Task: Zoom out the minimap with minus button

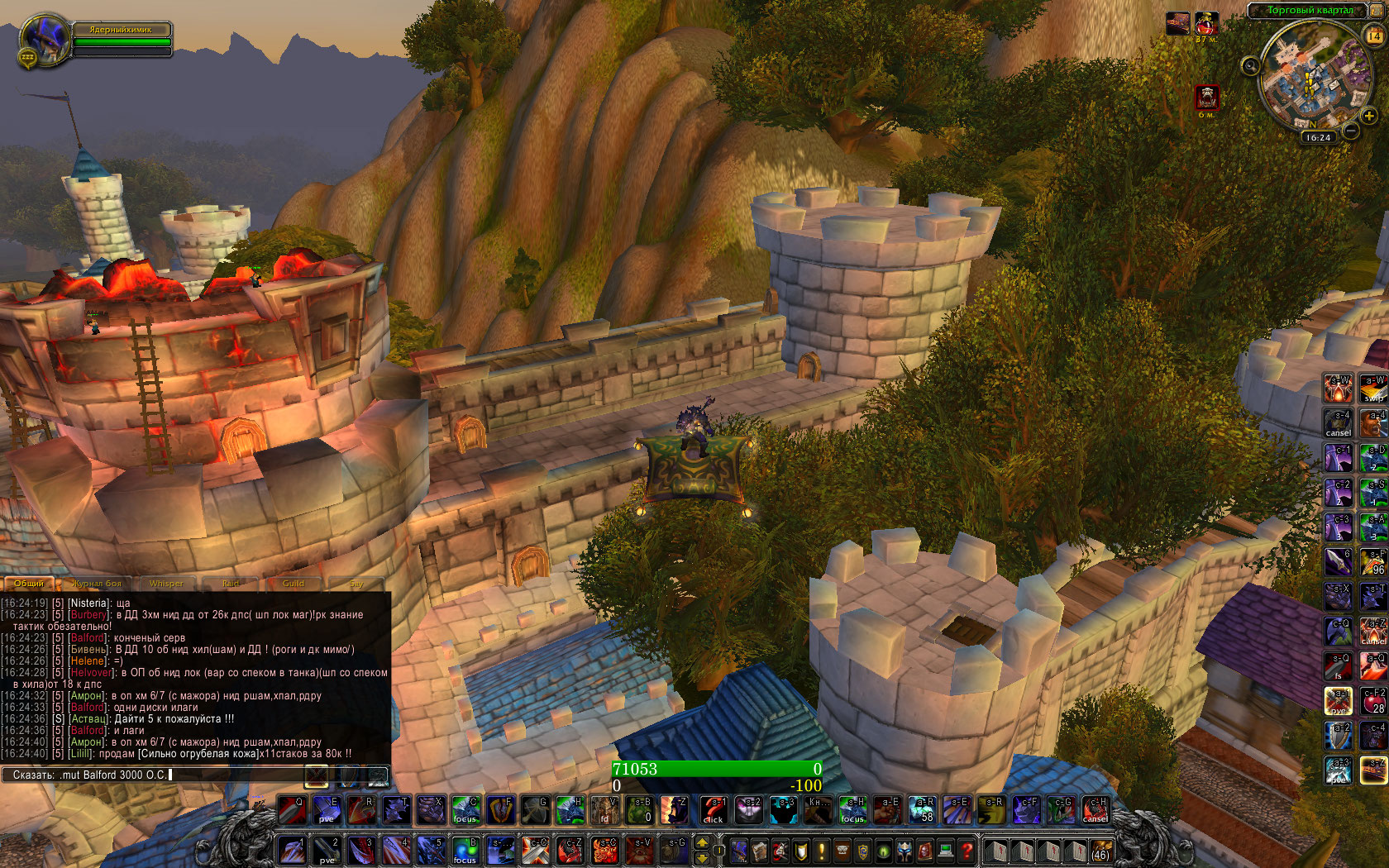Action: [x=1350, y=131]
